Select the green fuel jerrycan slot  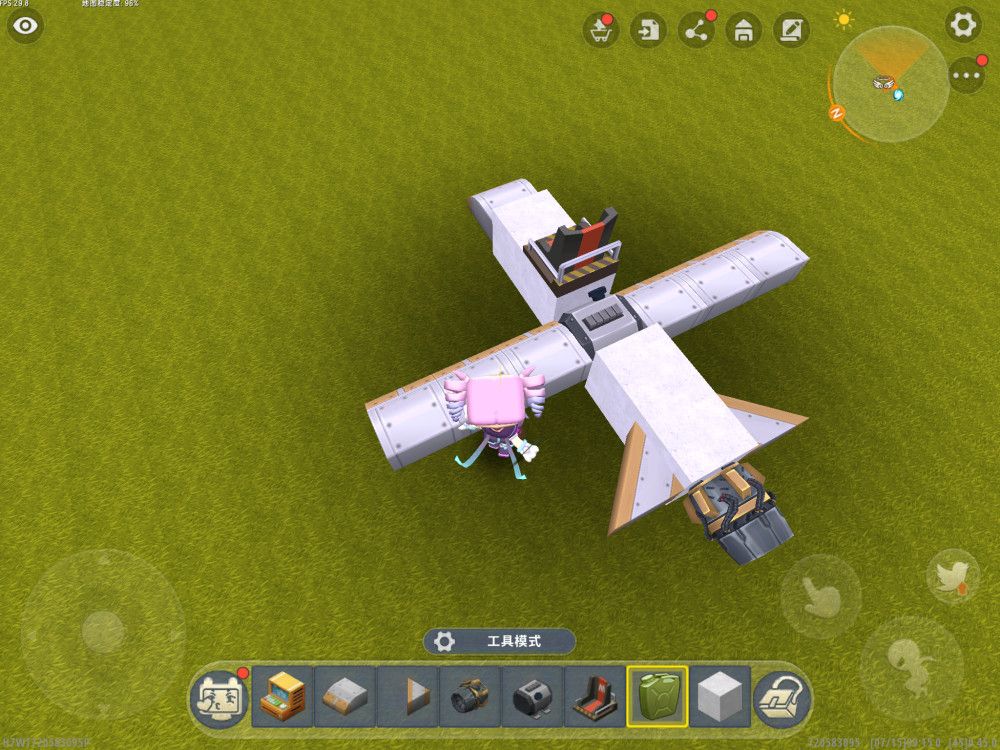657,696
